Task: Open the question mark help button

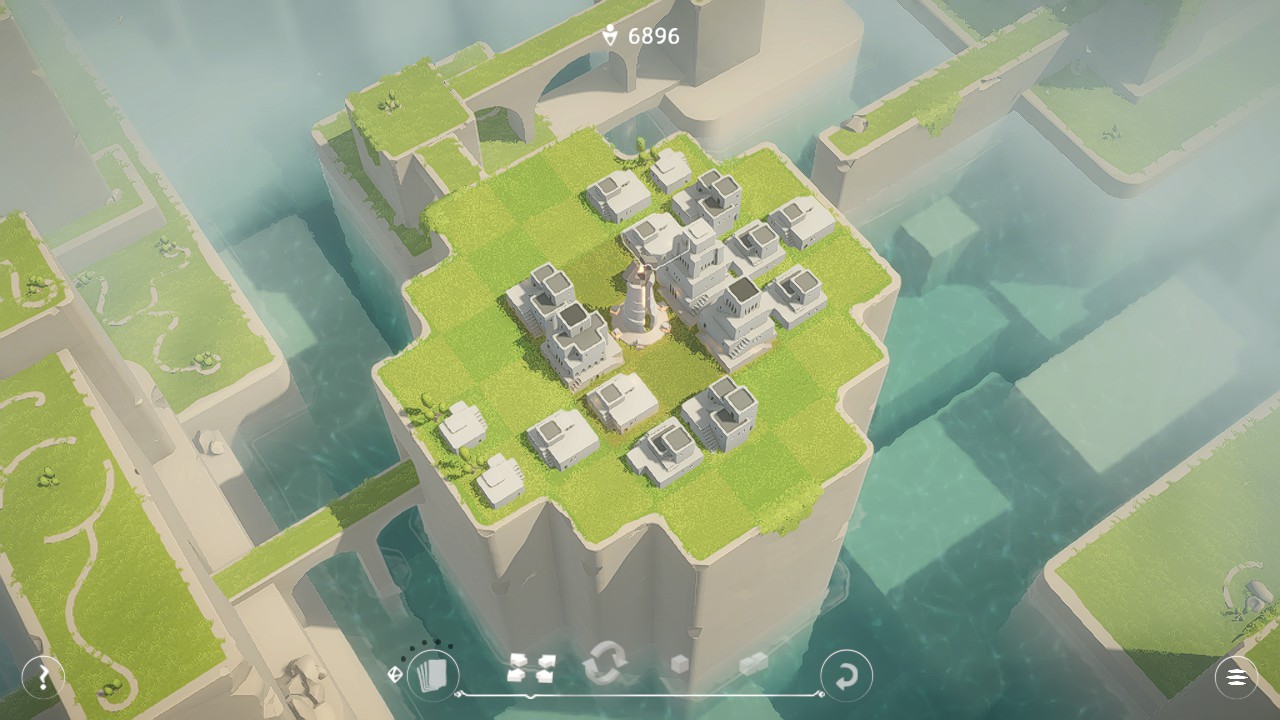Action: click(43, 678)
